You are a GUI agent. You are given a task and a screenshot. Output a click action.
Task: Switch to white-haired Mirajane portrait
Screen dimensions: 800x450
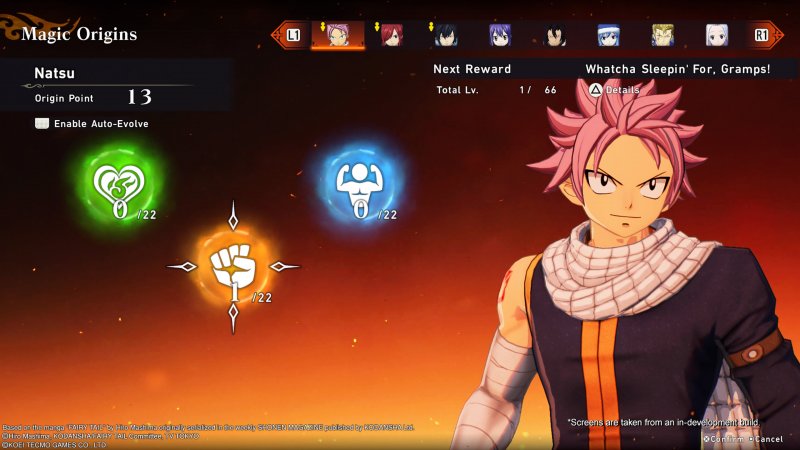pyautogui.click(x=717, y=35)
